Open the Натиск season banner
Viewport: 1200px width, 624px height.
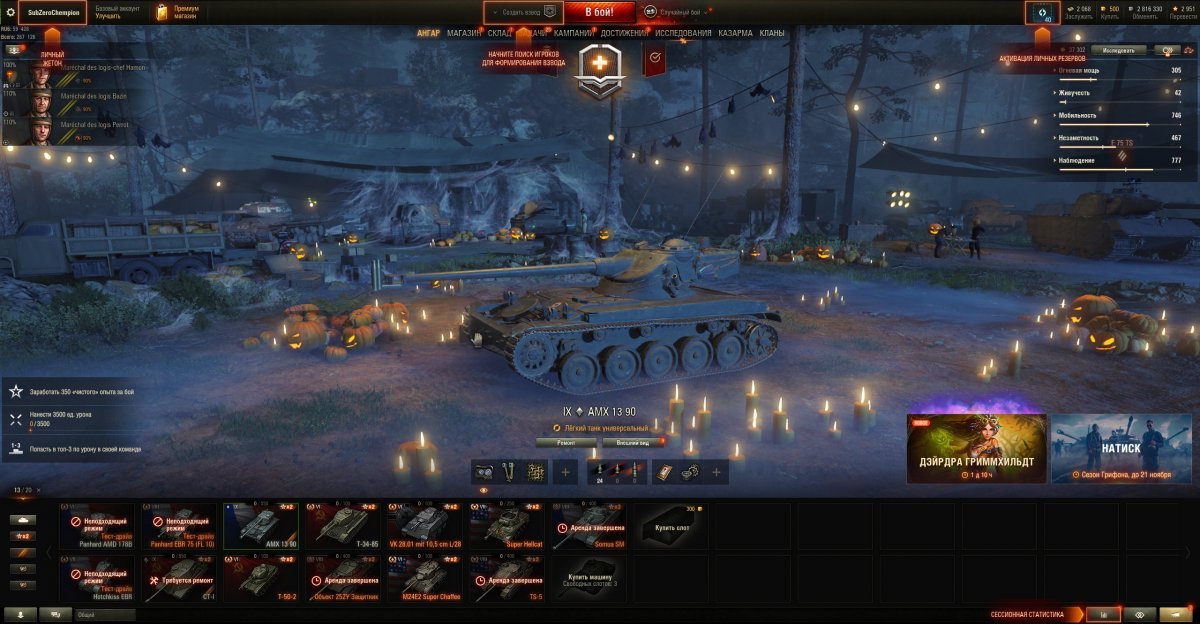click(x=1120, y=448)
